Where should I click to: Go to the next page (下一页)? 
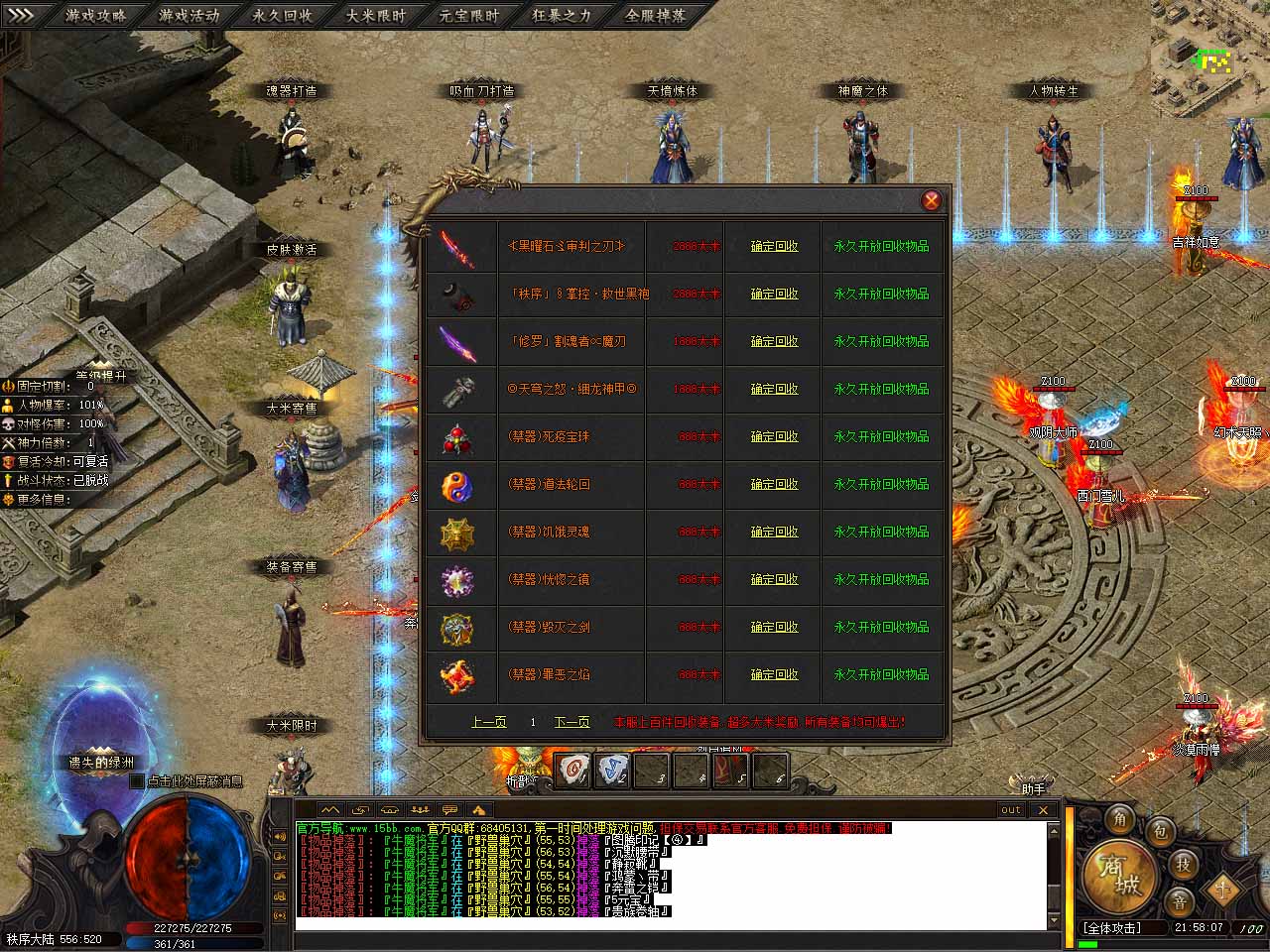(571, 722)
